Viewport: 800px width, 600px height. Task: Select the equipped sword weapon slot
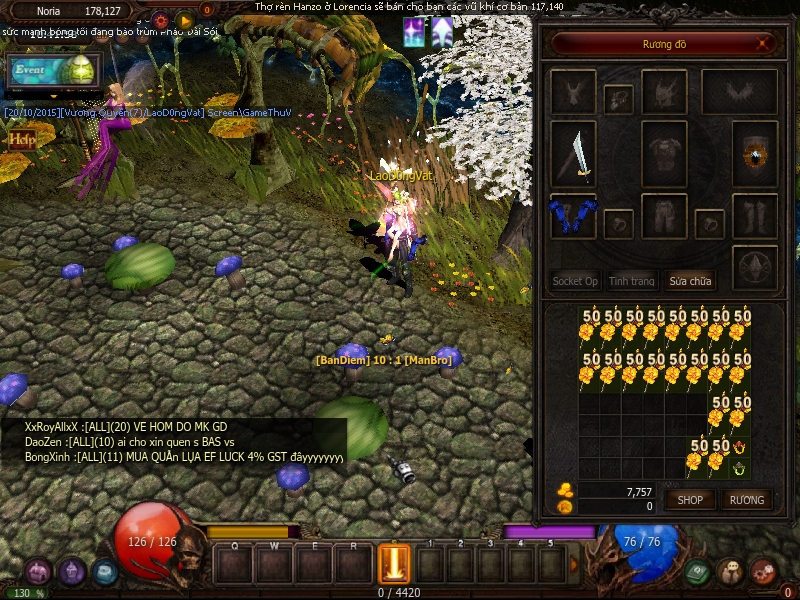573,155
